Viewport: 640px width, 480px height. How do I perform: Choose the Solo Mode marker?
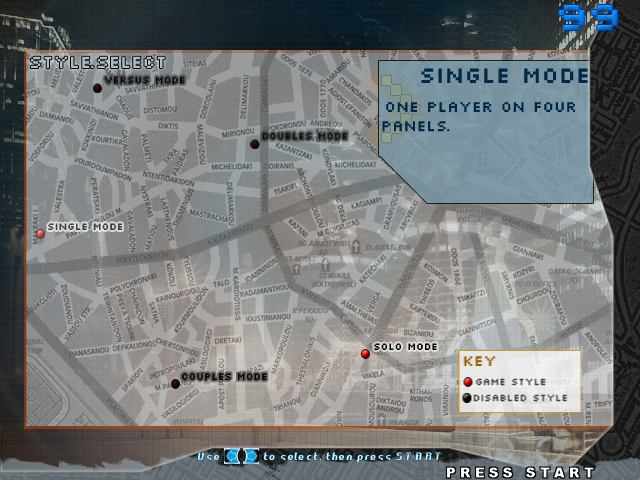click(365, 353)
